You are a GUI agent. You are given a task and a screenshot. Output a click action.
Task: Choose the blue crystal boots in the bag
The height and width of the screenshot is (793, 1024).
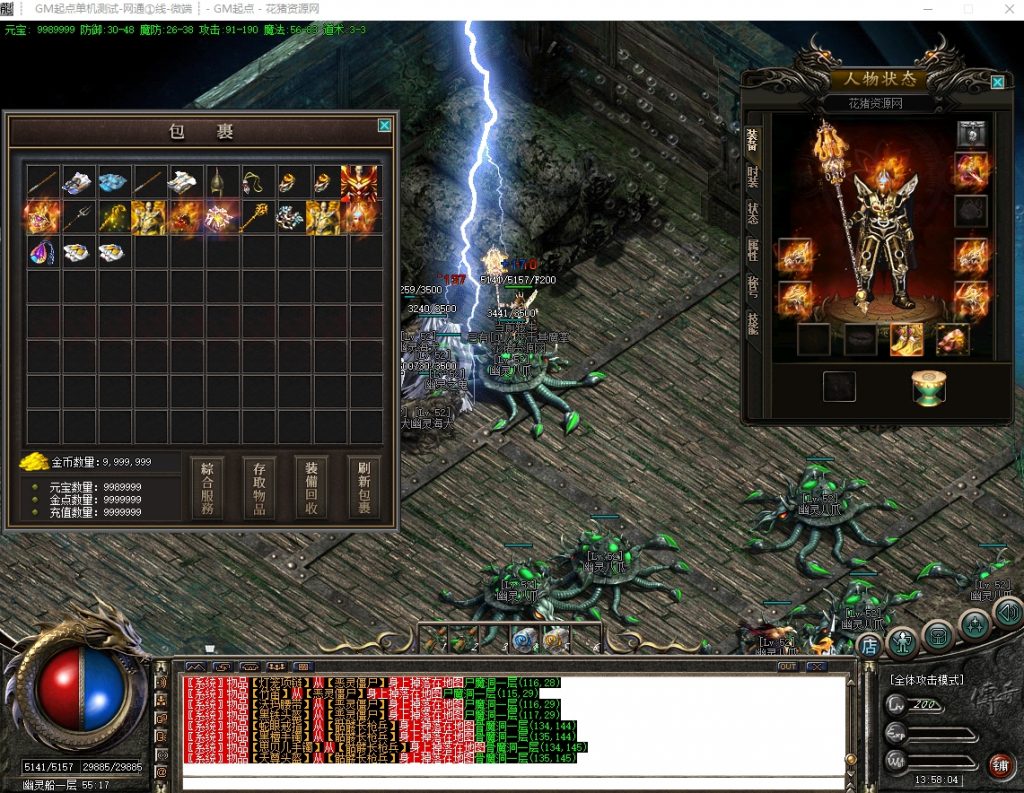(113, 182)
